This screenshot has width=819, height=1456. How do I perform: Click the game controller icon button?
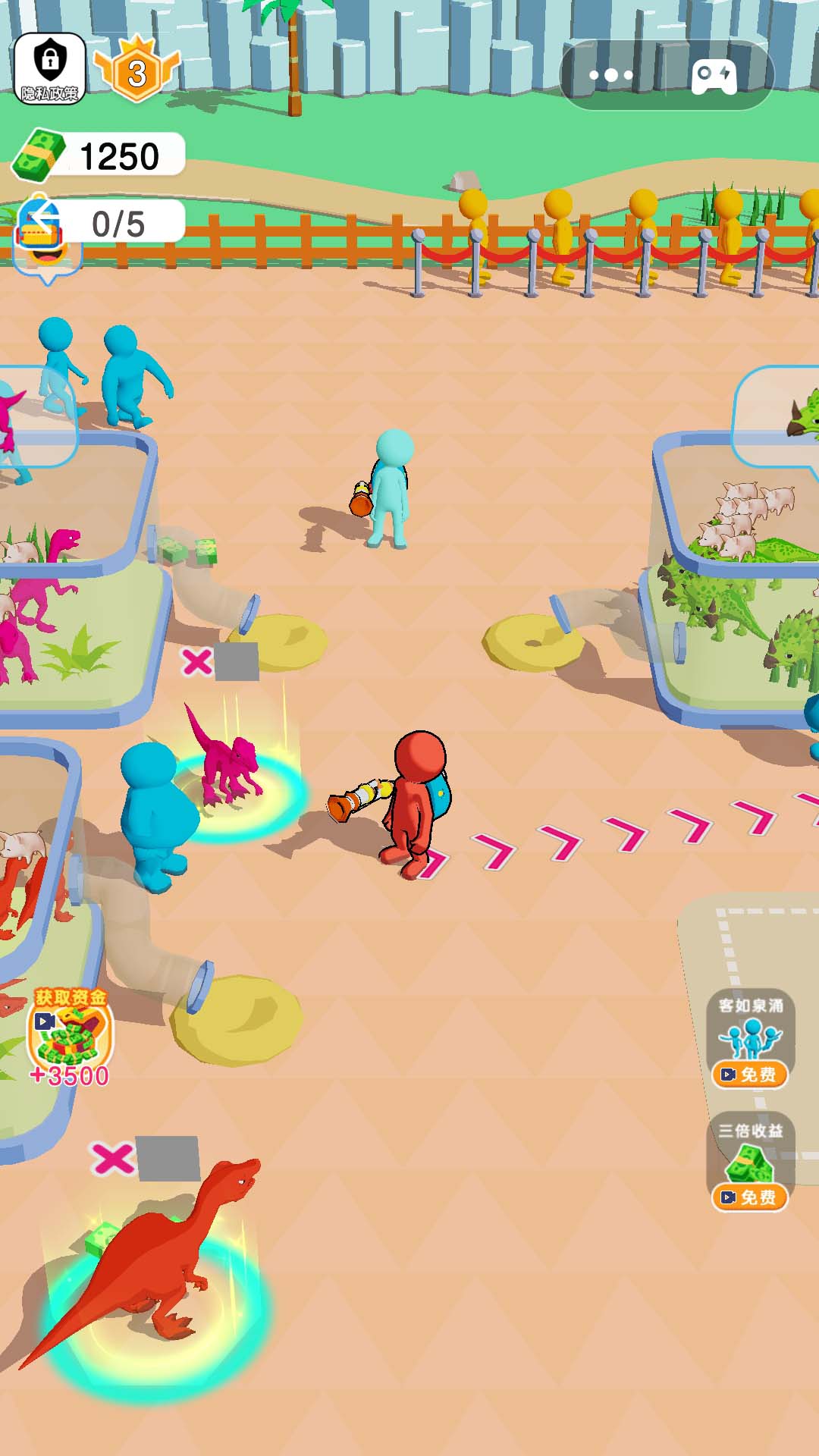tap(714, 75)
